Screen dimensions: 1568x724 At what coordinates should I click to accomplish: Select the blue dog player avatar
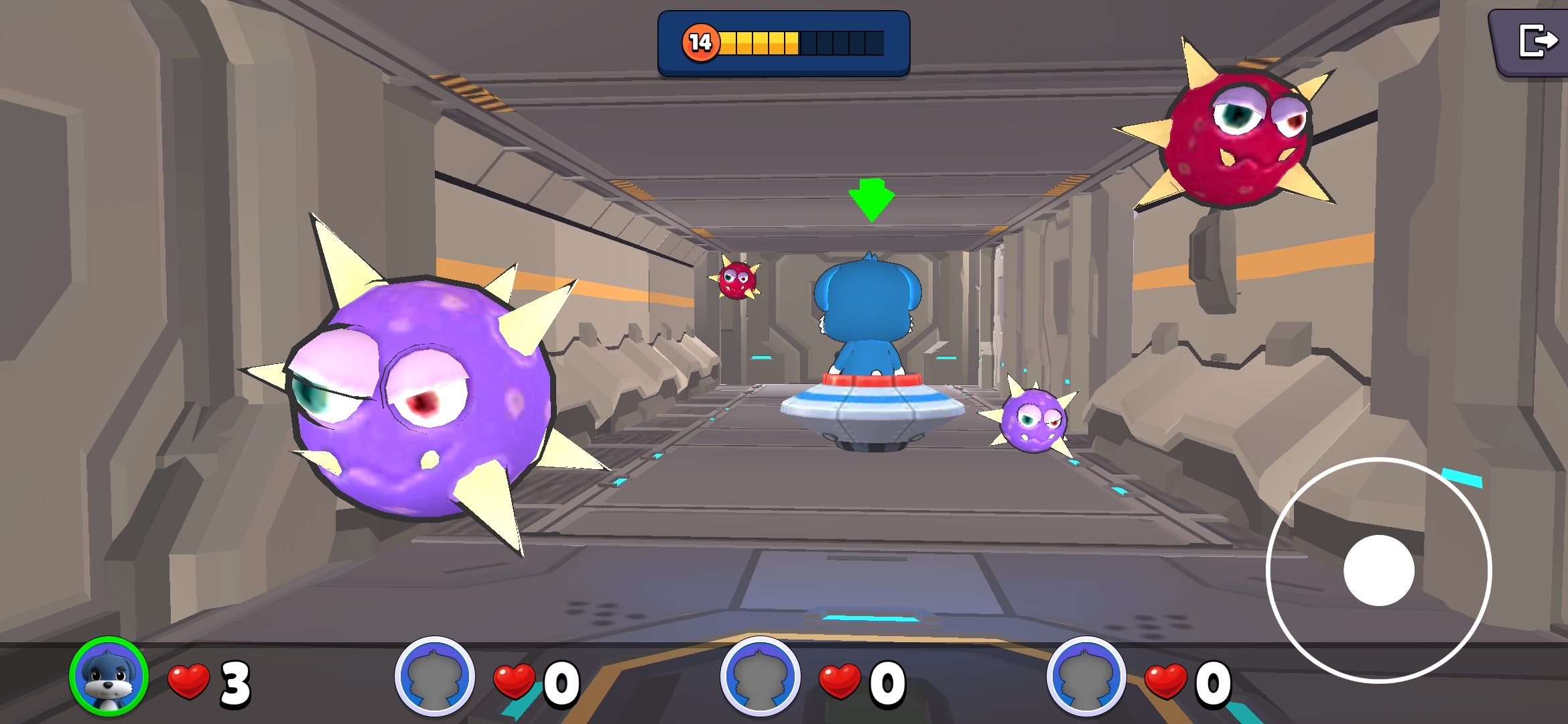pyautogui.click(x=109, y=676)
